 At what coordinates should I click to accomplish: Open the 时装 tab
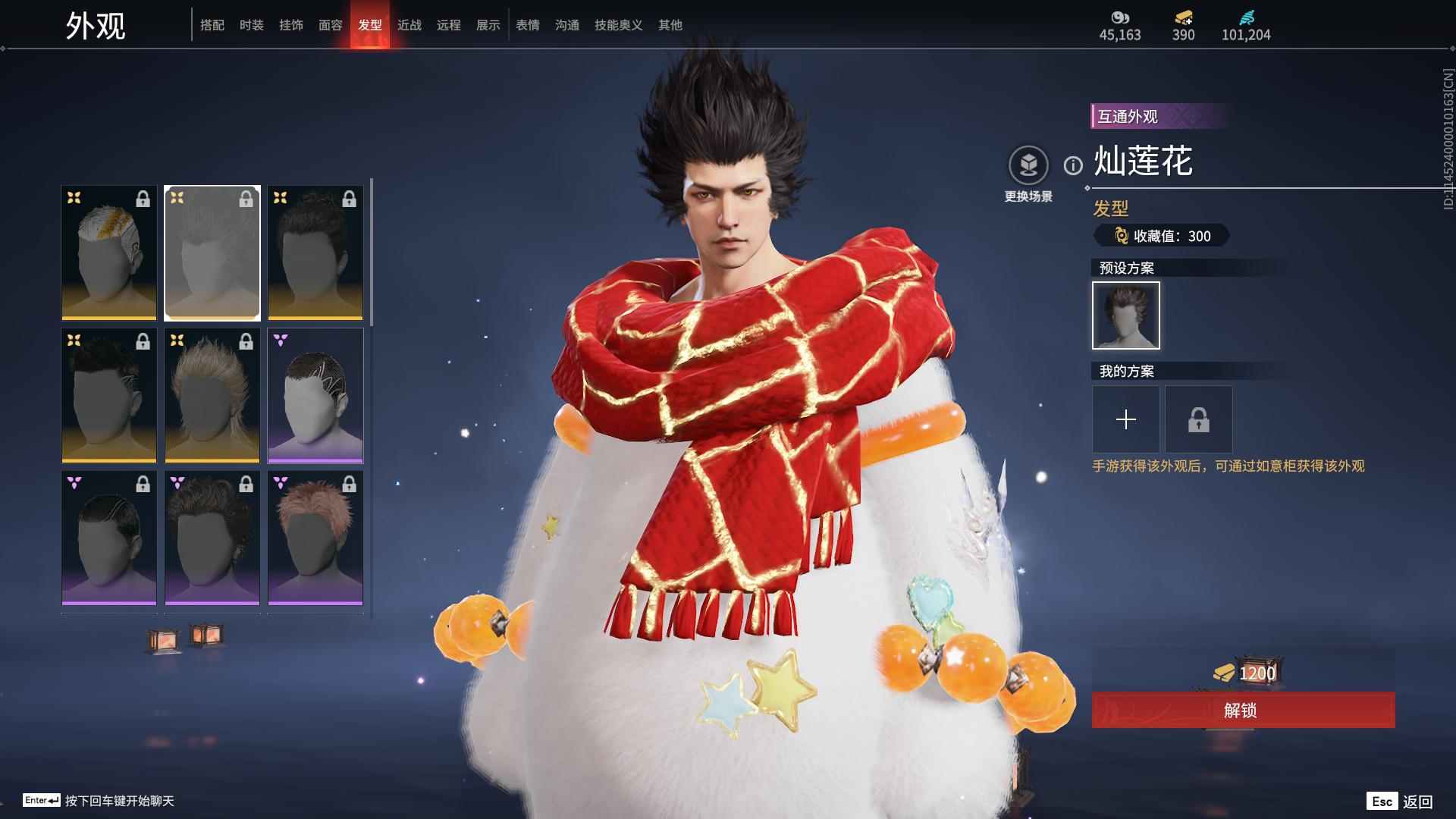(252, 25)
